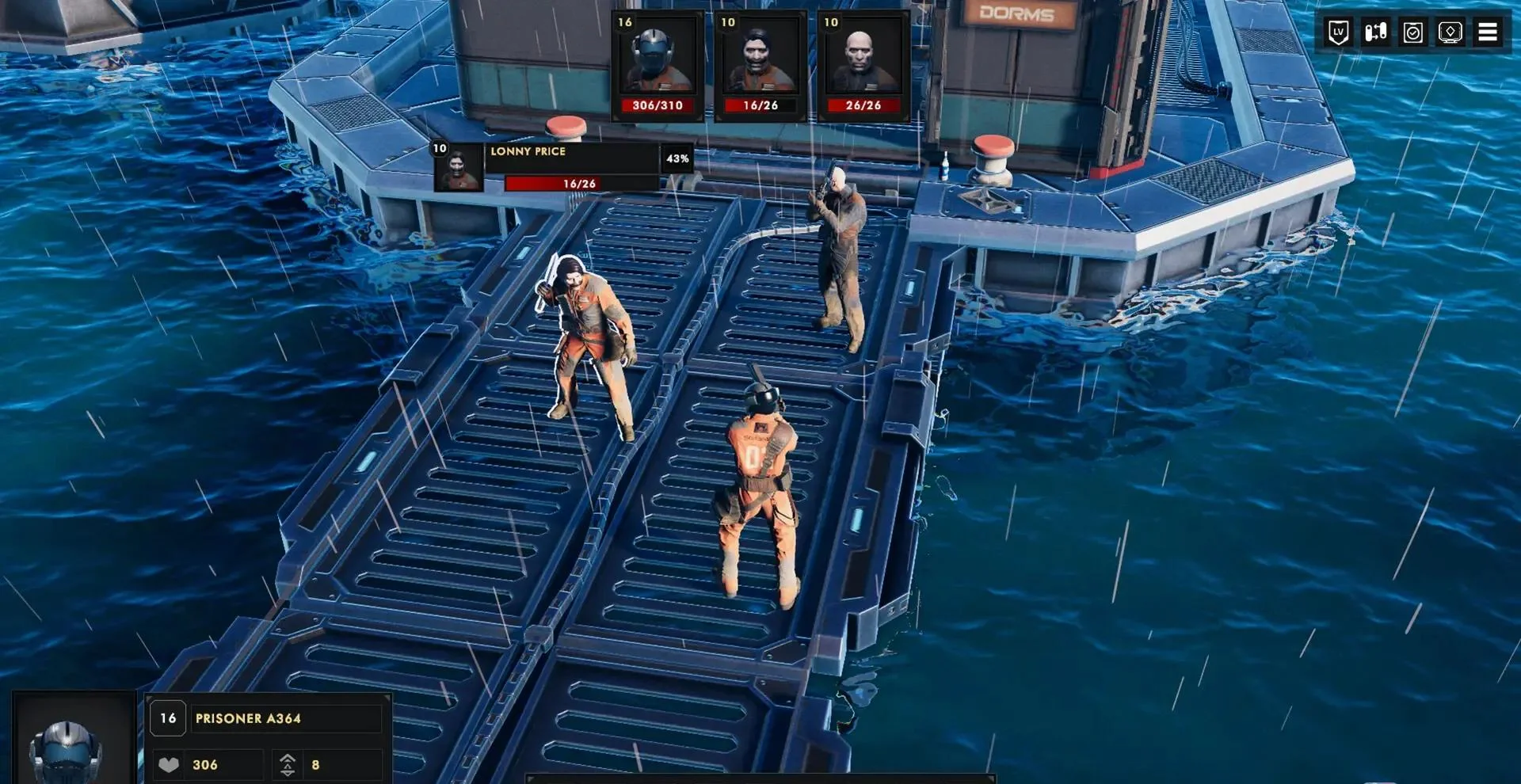
Task: Open the LV shield level-up menu
Action: (x=1338, y=32)
